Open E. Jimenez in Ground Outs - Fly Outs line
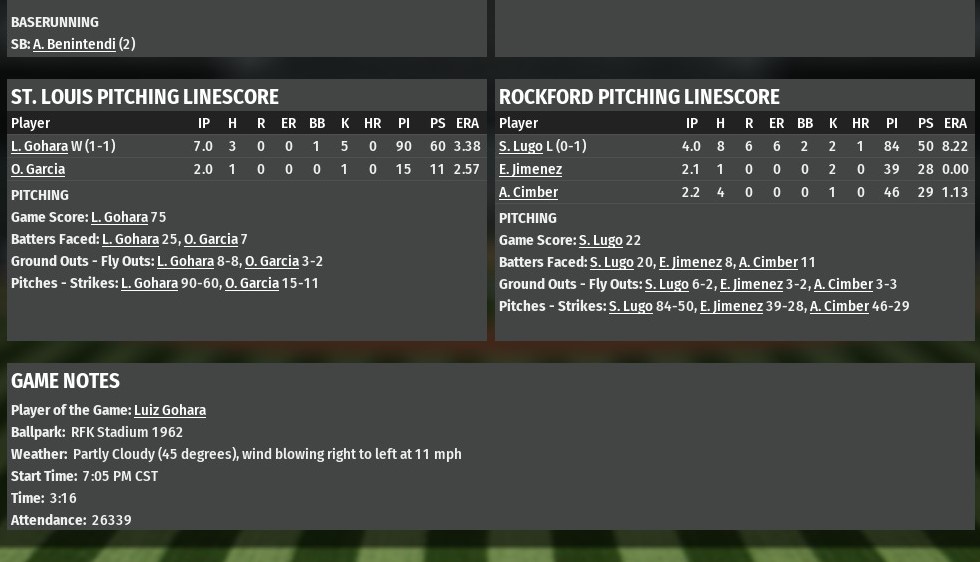The width and height of the screenshot is (980, 562). [x=751, y=284]
